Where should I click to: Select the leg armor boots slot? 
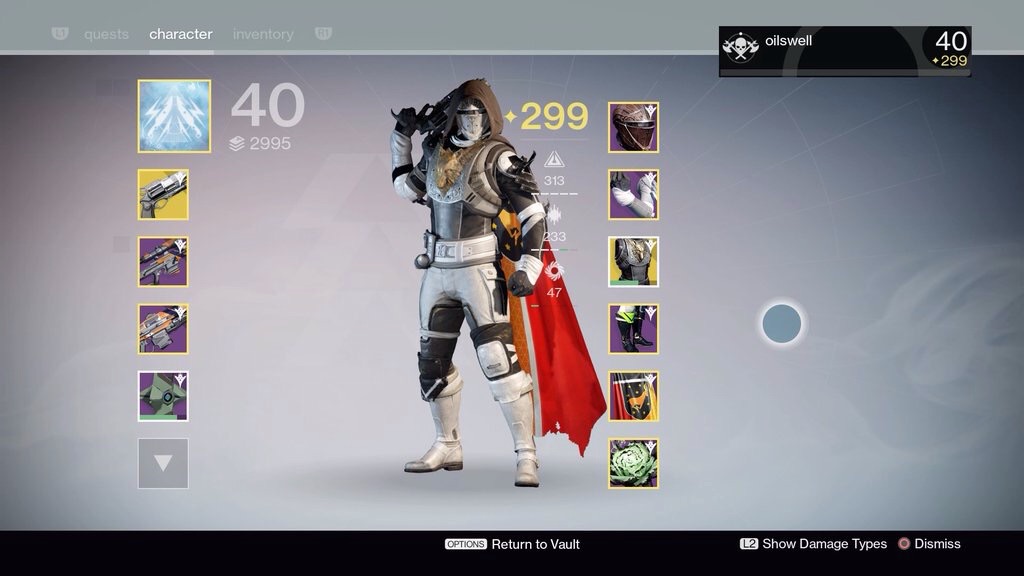pyautogui.click(x=633, y=329)
